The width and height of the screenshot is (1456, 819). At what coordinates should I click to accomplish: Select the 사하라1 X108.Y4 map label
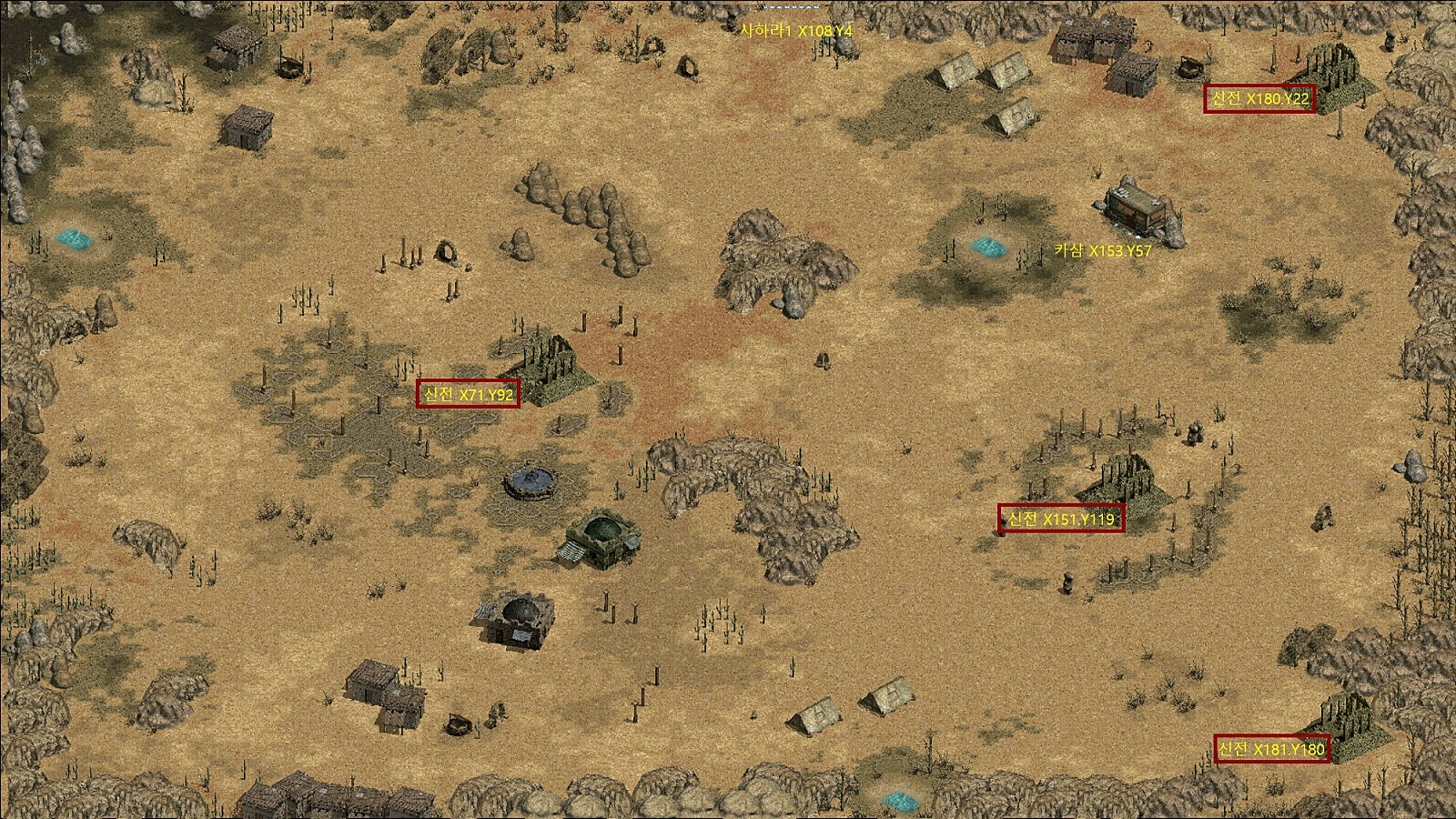(796, 31)
